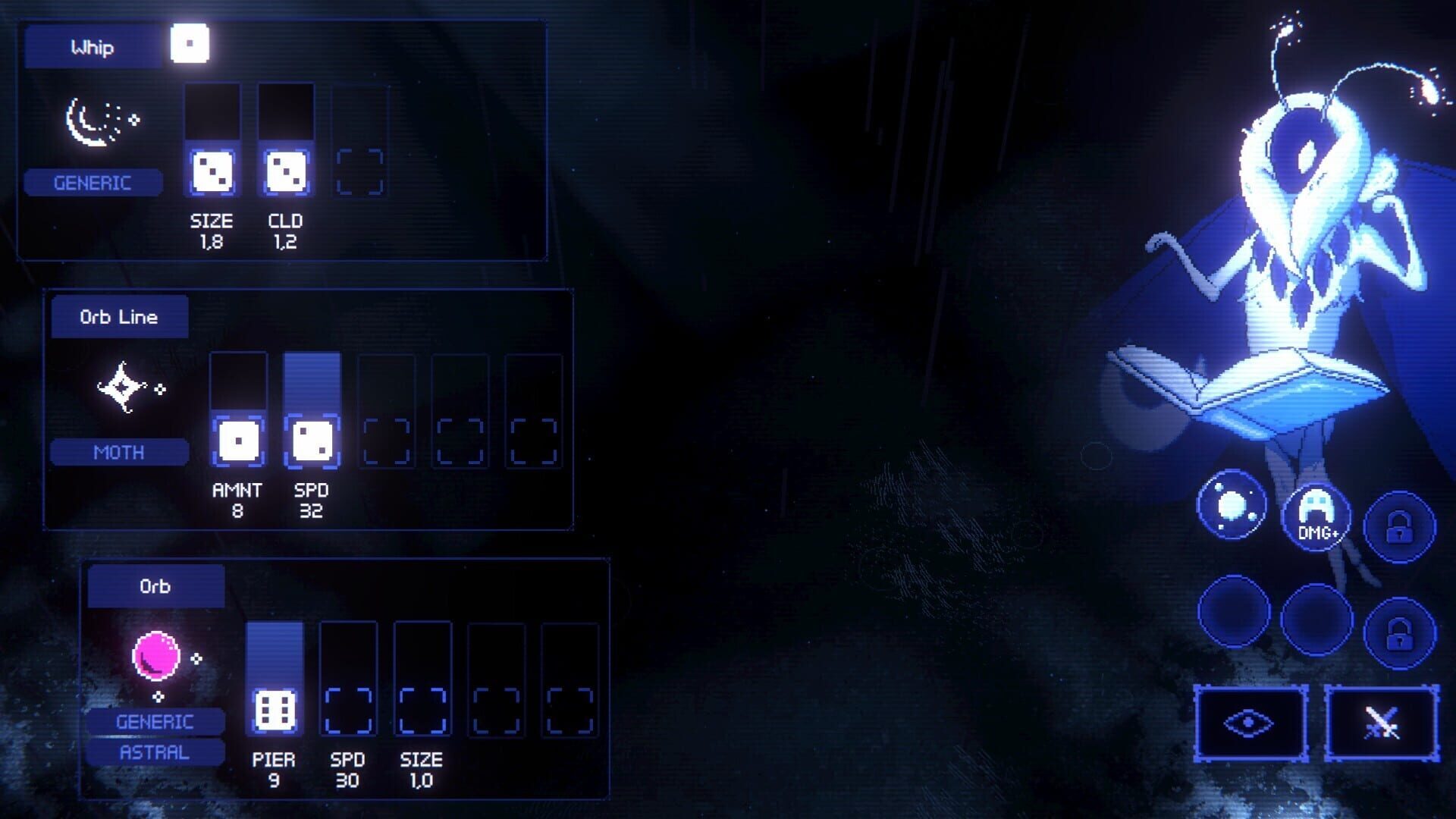Viewport: 1456px width, 819px height.
Task: Toggle the ASTRAL tag on the Orb panel
Action: 154,752
